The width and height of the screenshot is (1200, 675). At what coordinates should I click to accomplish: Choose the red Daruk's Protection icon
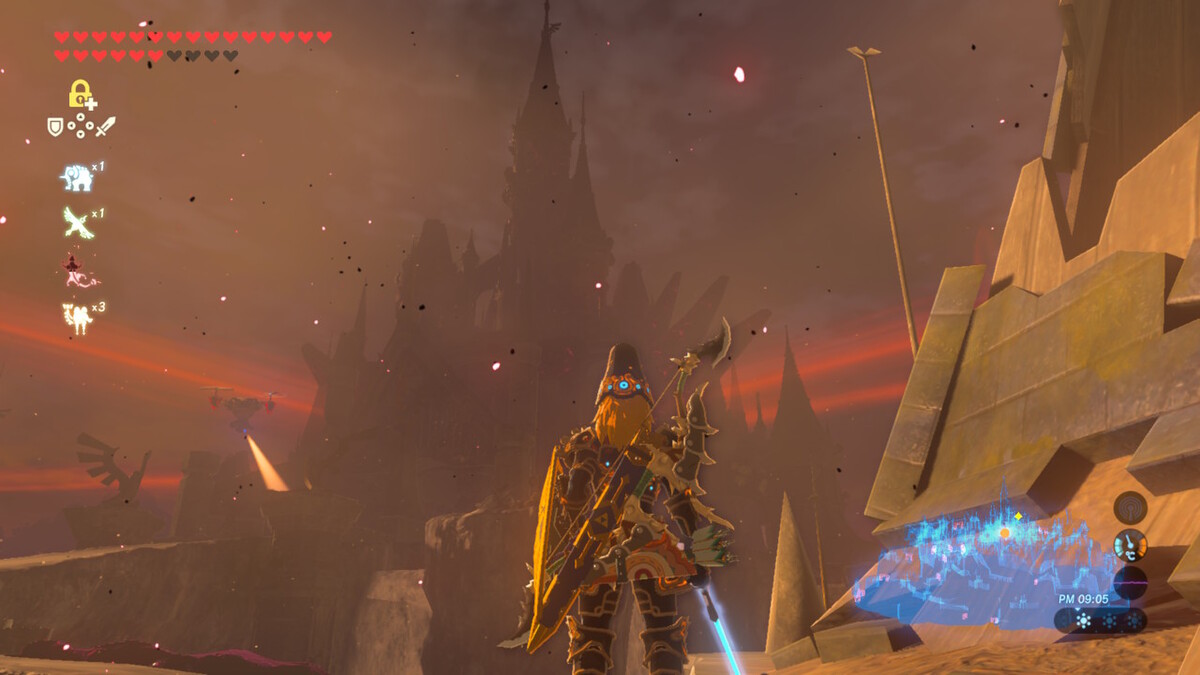pyautogui.click(x=77, y=270)
